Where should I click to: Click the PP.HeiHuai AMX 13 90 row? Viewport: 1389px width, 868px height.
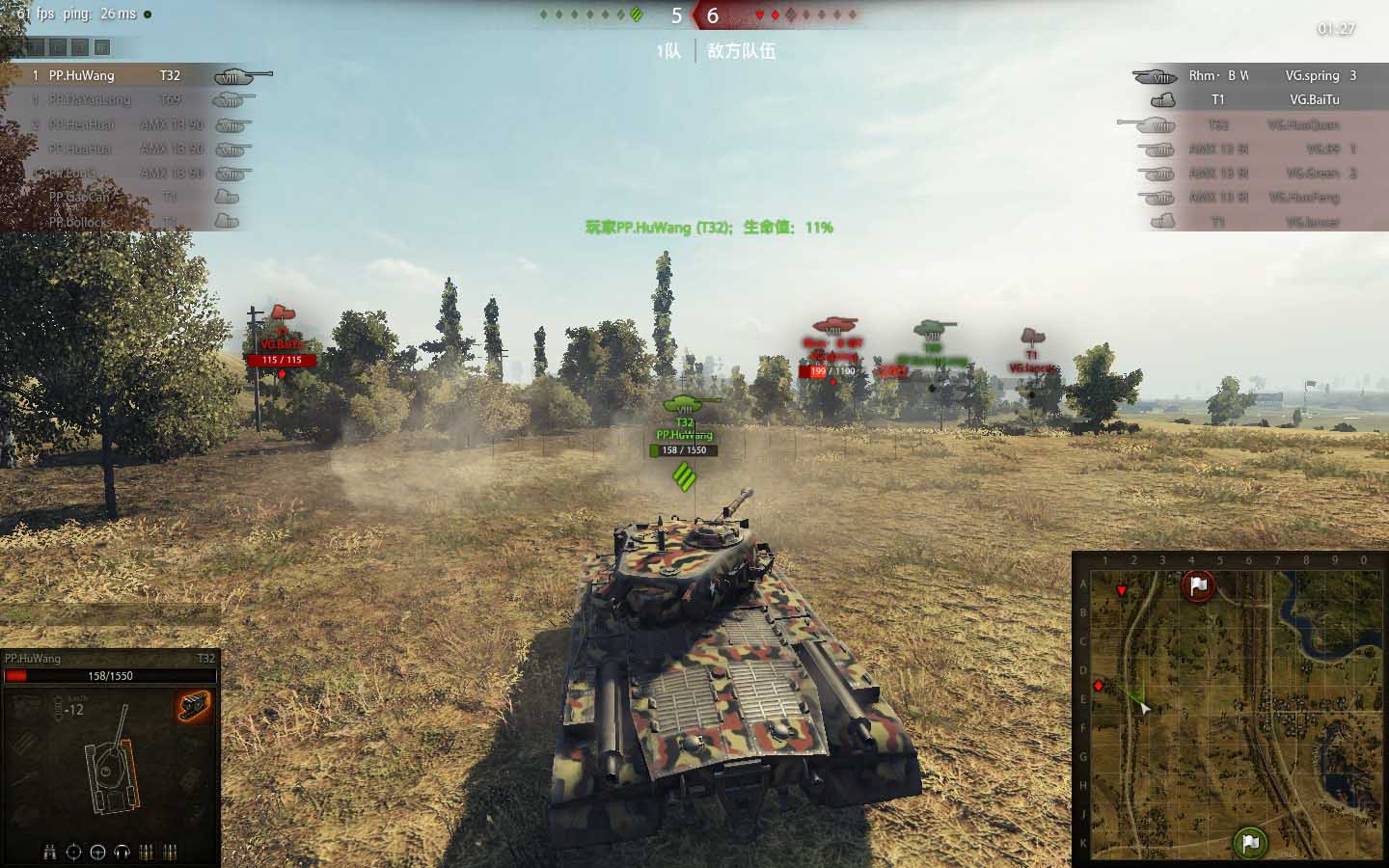point(125,124)
